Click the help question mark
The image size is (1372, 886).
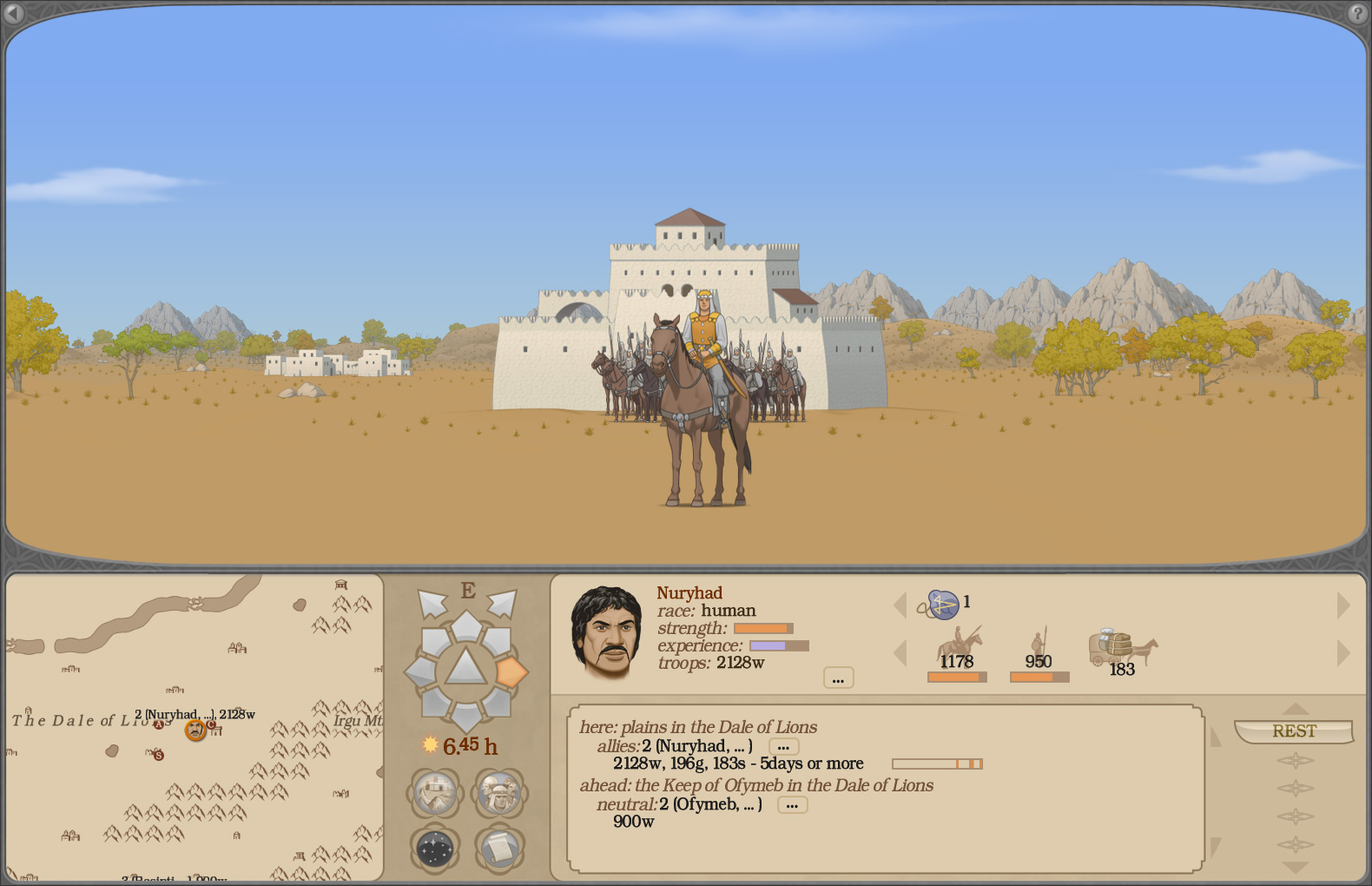(1357, 15)
